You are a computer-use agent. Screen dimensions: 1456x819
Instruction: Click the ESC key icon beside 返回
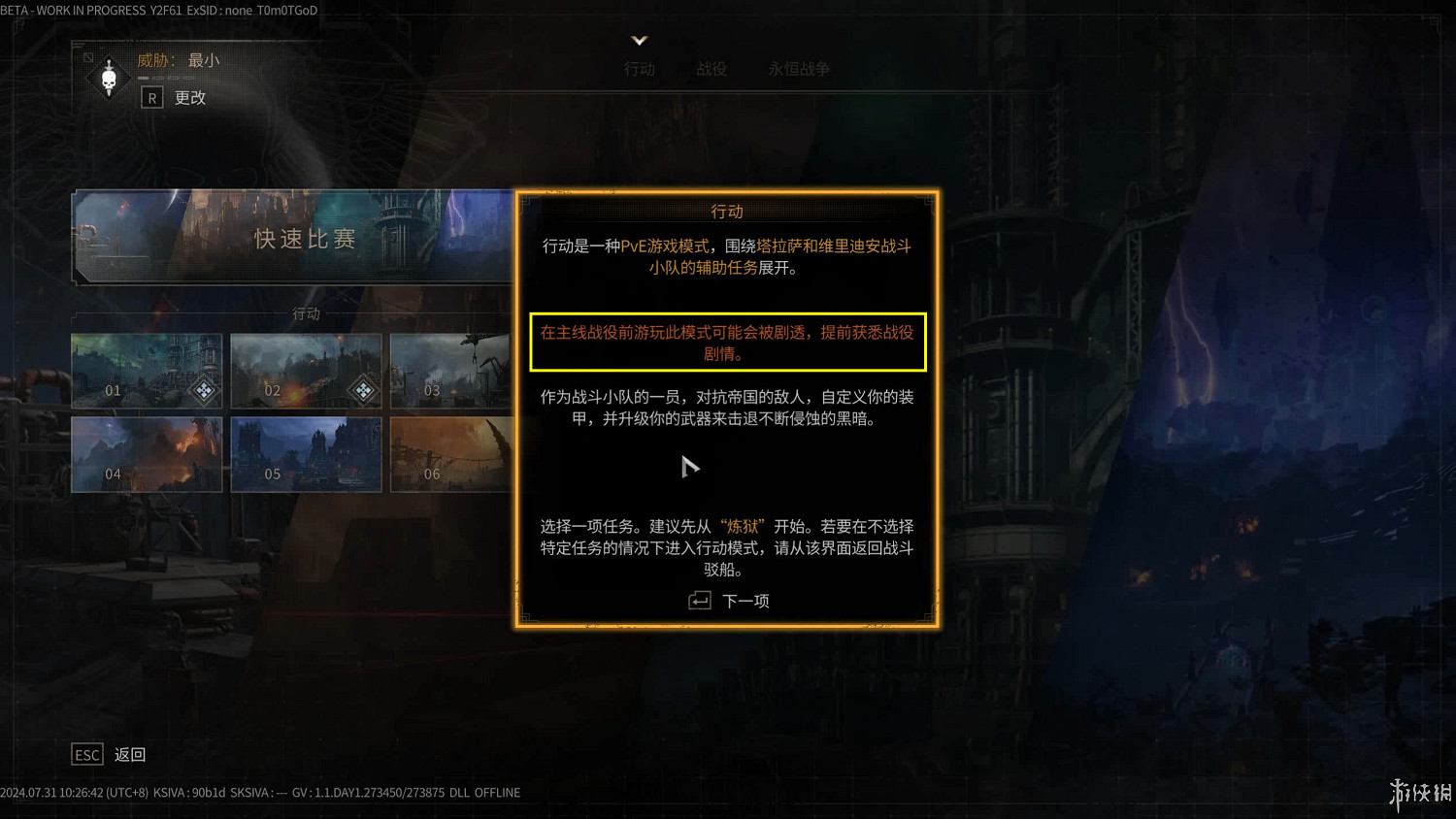(x=86, y=754)
